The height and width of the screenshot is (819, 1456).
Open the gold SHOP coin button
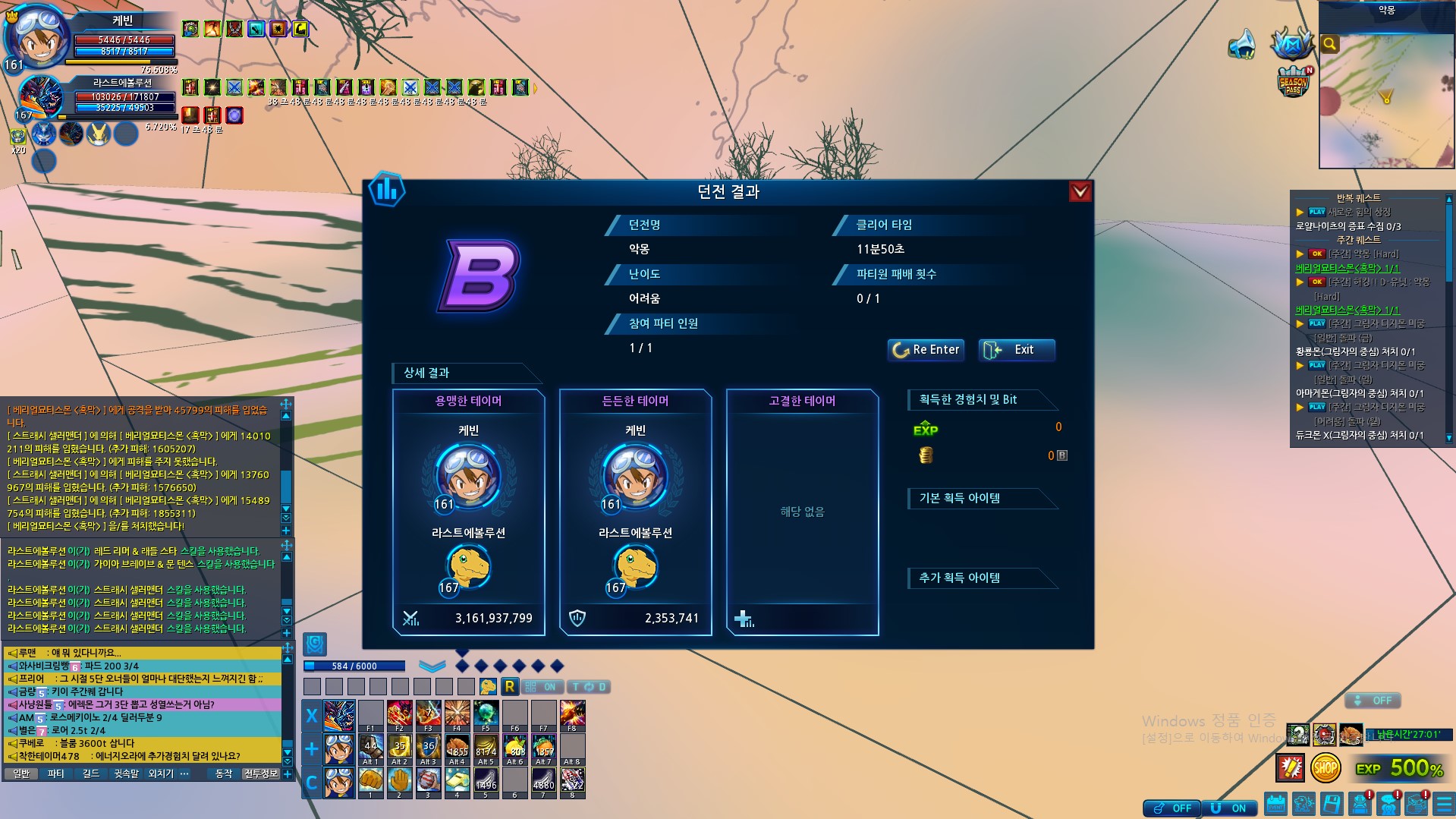pyautogui.click(x=1325, y=768)
